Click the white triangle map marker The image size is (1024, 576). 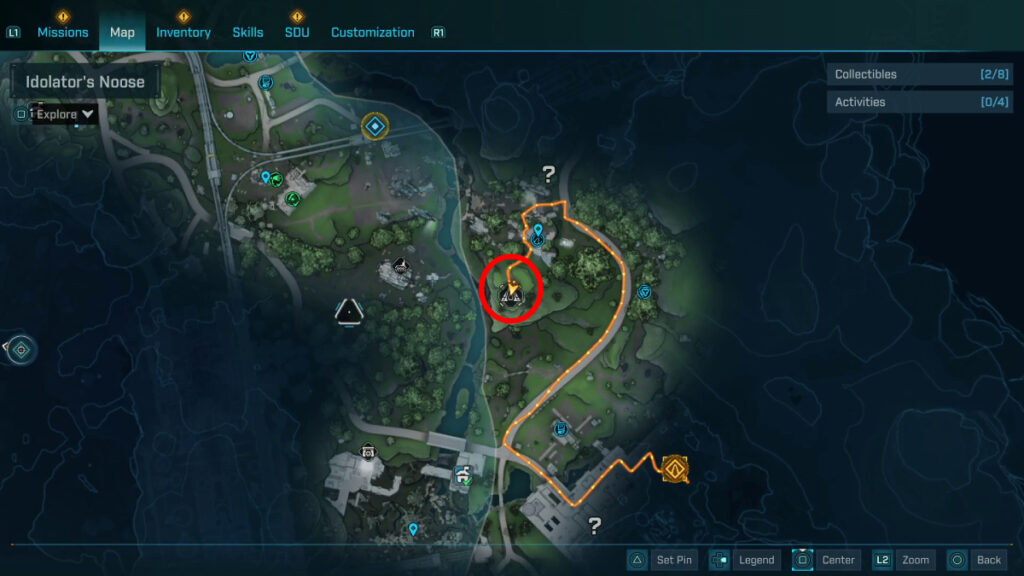[348, 311]
